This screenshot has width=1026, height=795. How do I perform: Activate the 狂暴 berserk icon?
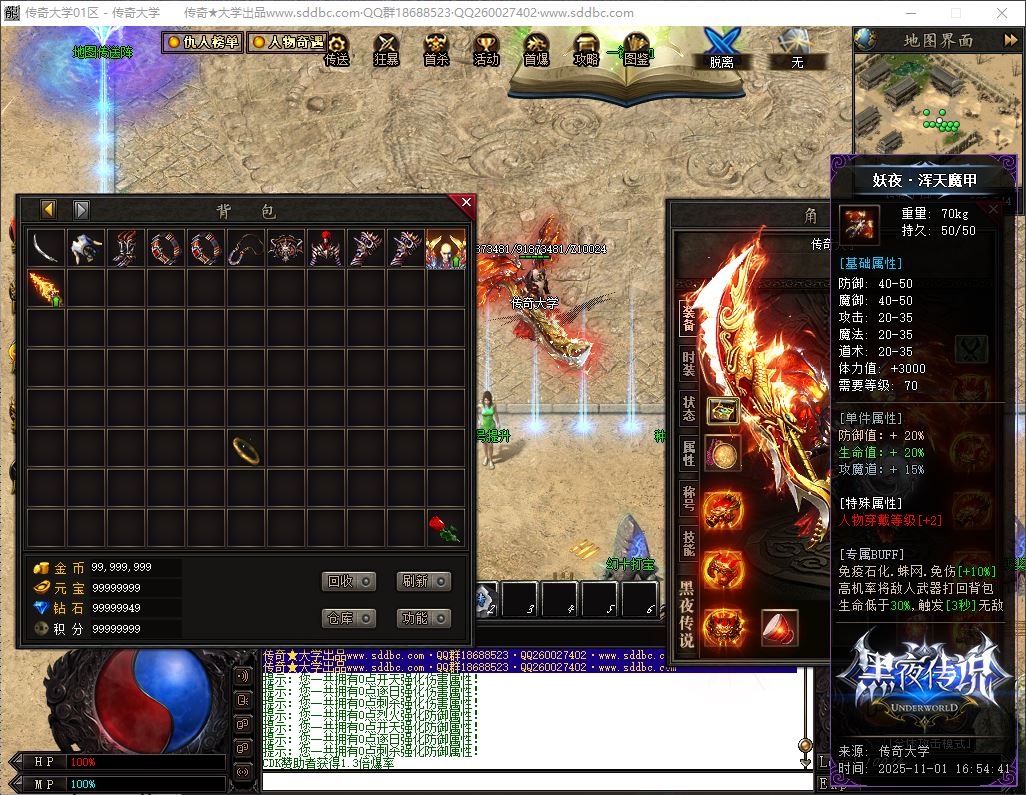pyautogui.click(x=386, y=50)
